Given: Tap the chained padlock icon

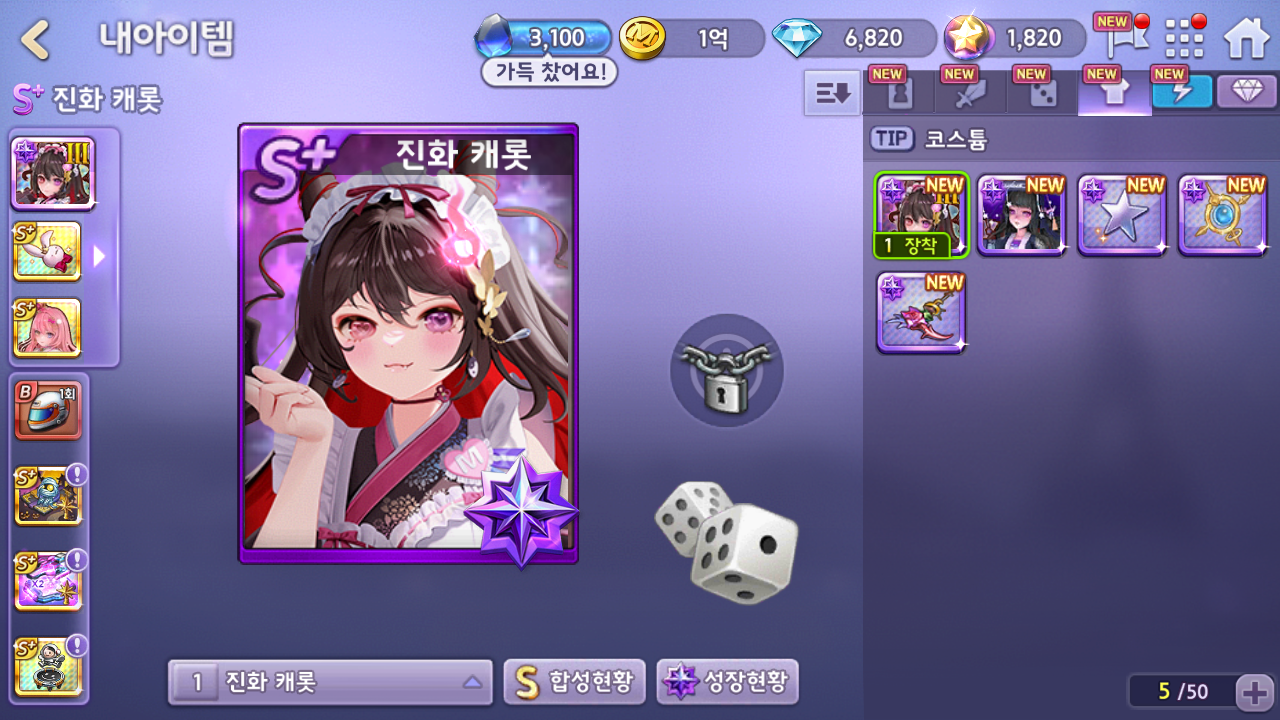Looking at the screenshot, I should [x=726, y=371].
